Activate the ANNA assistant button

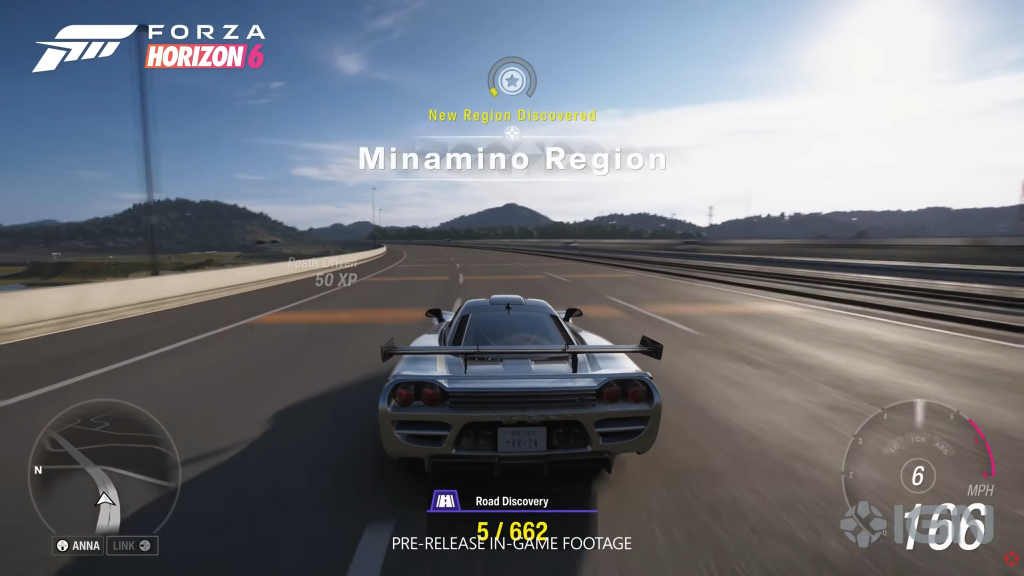pos(79,545)
